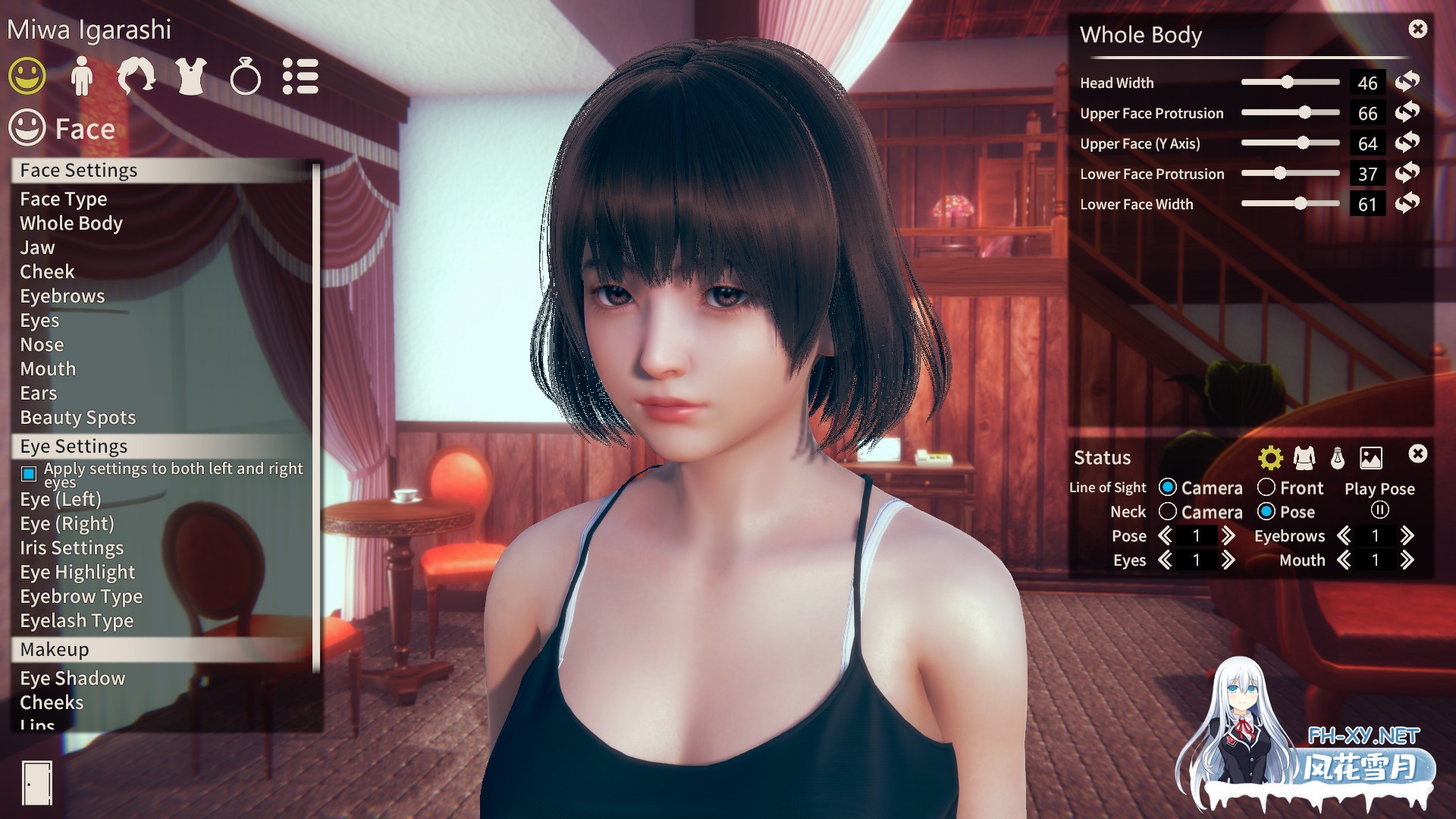Enable Apply settings to both left and right eyes
This screenshot has height=819, width=1456.
pos(29,473)
